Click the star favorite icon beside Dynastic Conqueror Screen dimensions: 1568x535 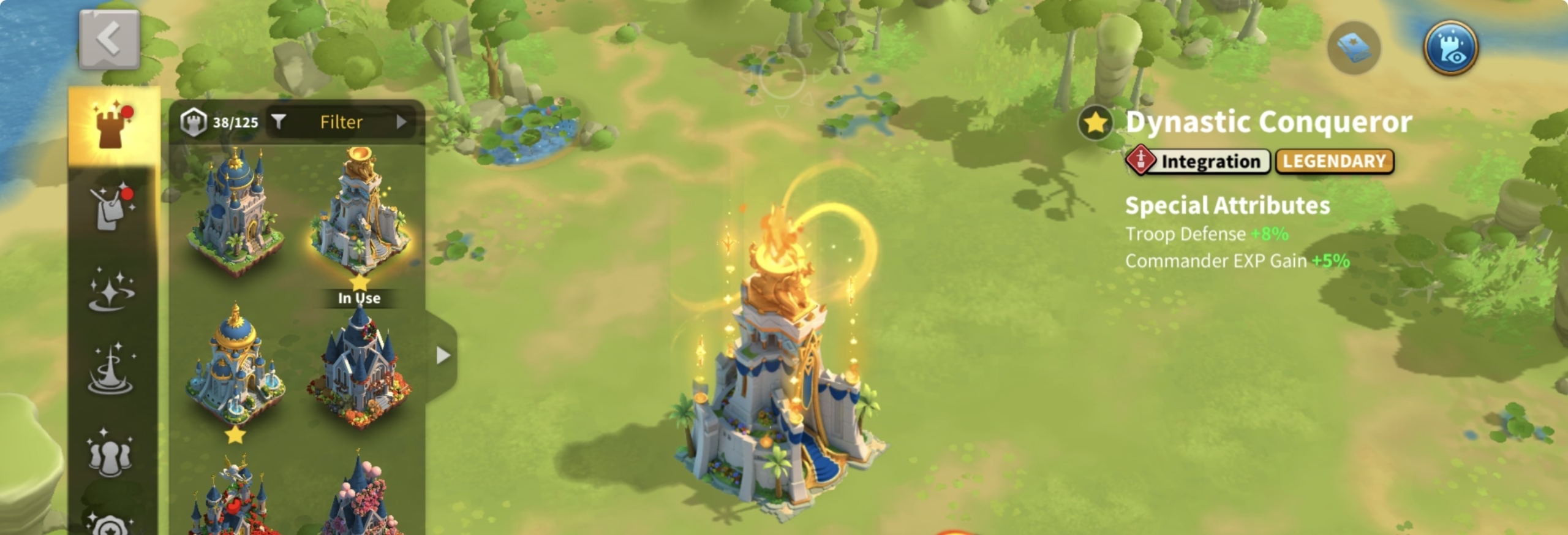click(1095, 123)
